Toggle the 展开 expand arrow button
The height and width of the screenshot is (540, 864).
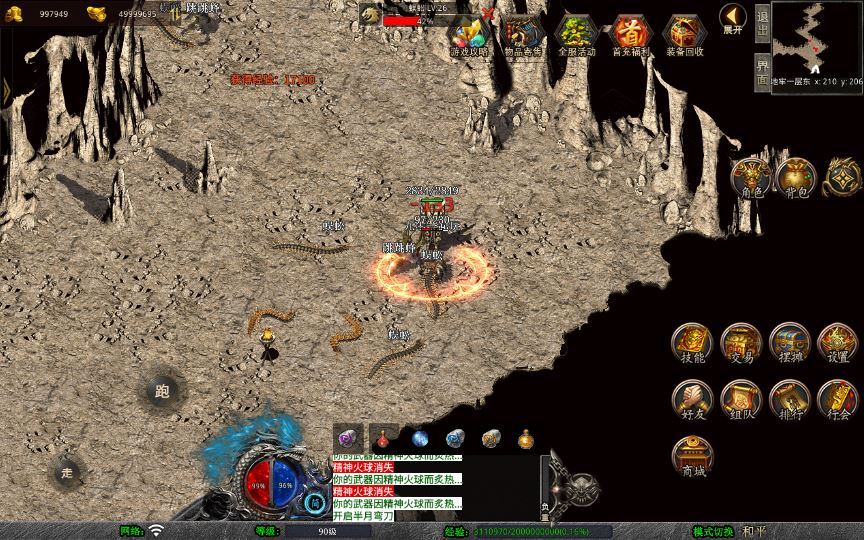pyautogui.click(x=732, y=19)
